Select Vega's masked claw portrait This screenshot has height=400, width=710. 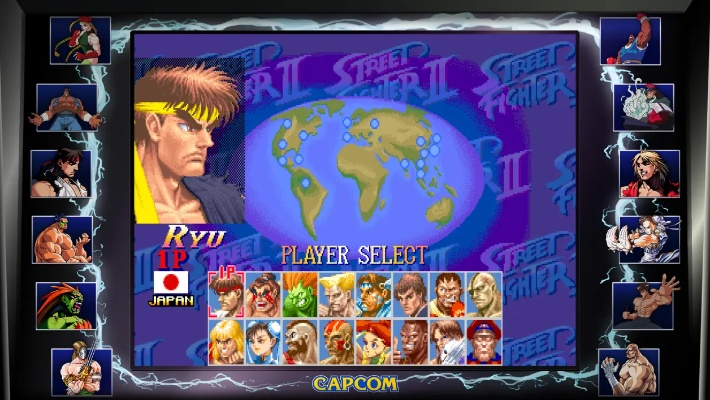(x=447, y=340)
